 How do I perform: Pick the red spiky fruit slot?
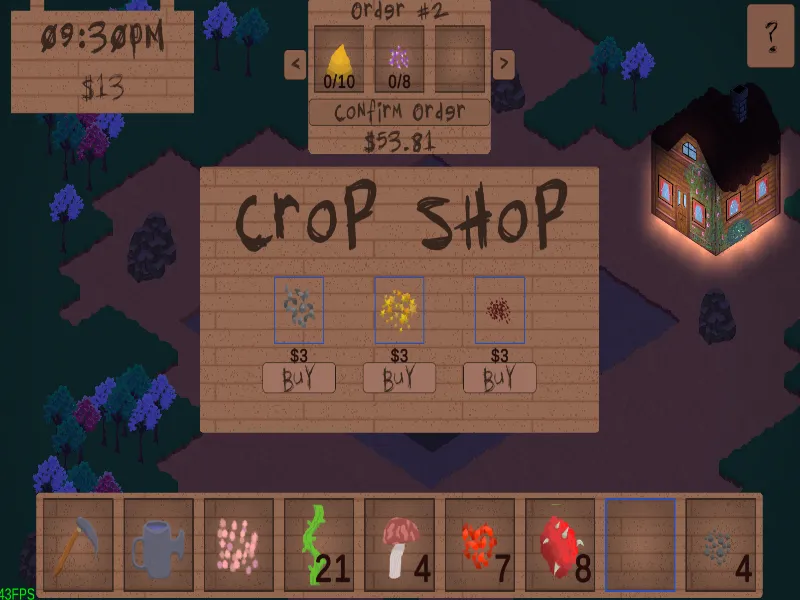559,545
